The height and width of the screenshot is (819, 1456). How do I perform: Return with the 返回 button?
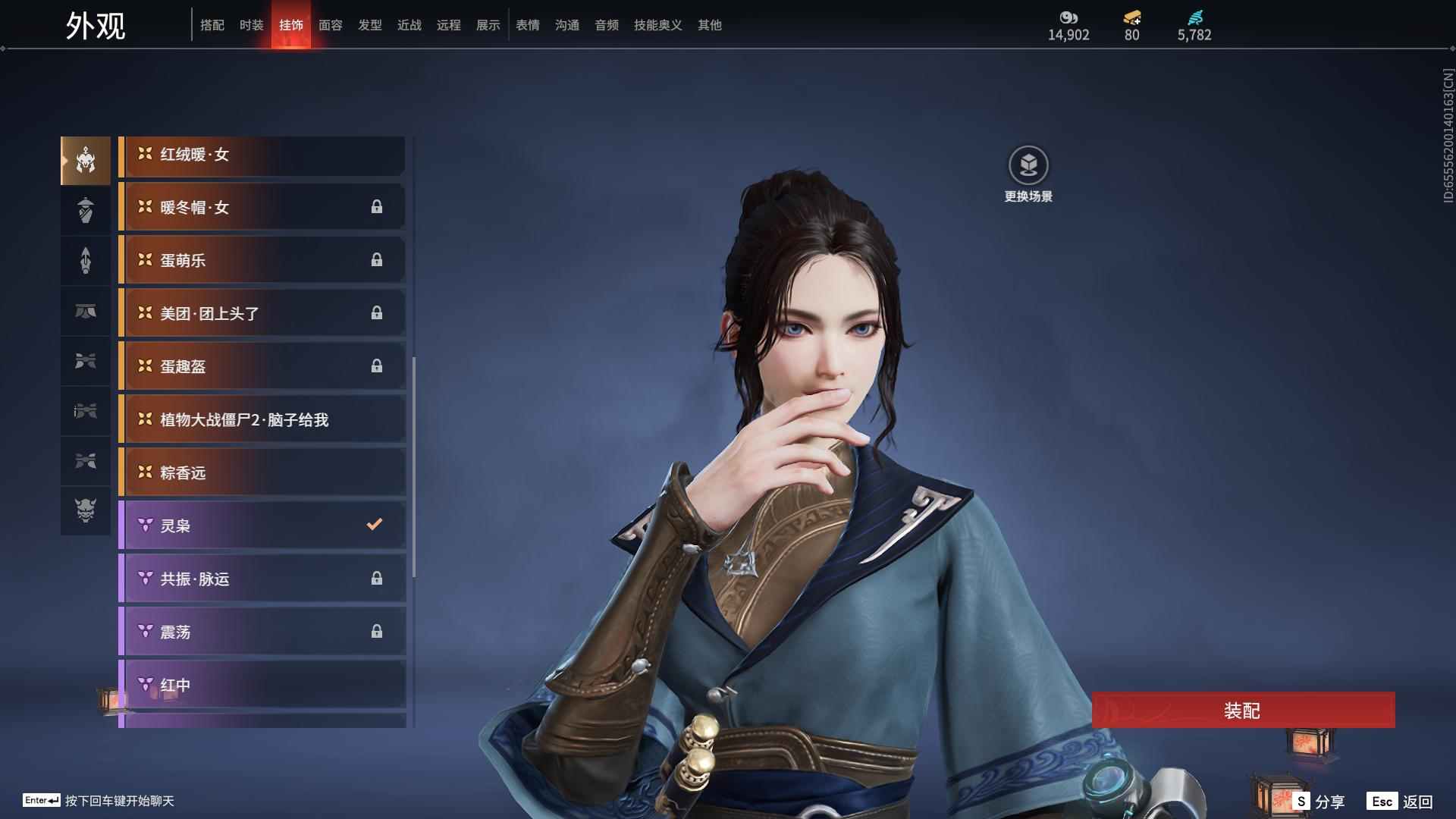1400,802
